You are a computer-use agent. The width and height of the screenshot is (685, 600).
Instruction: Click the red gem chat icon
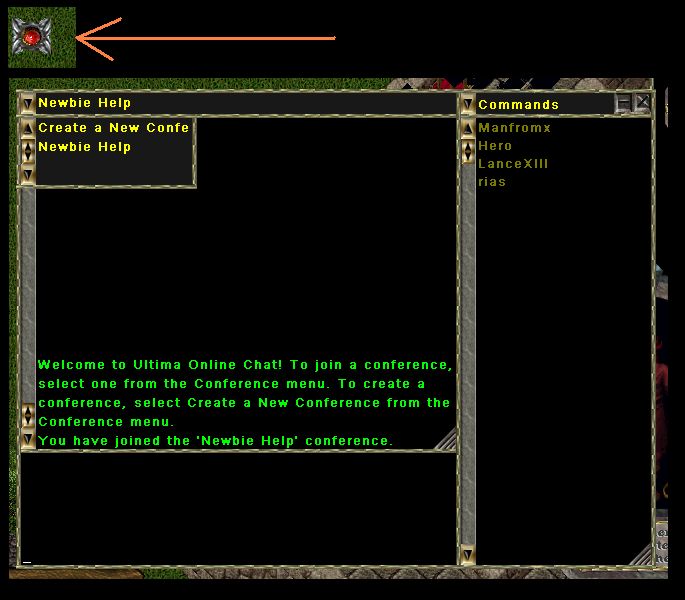coord(41,37)
